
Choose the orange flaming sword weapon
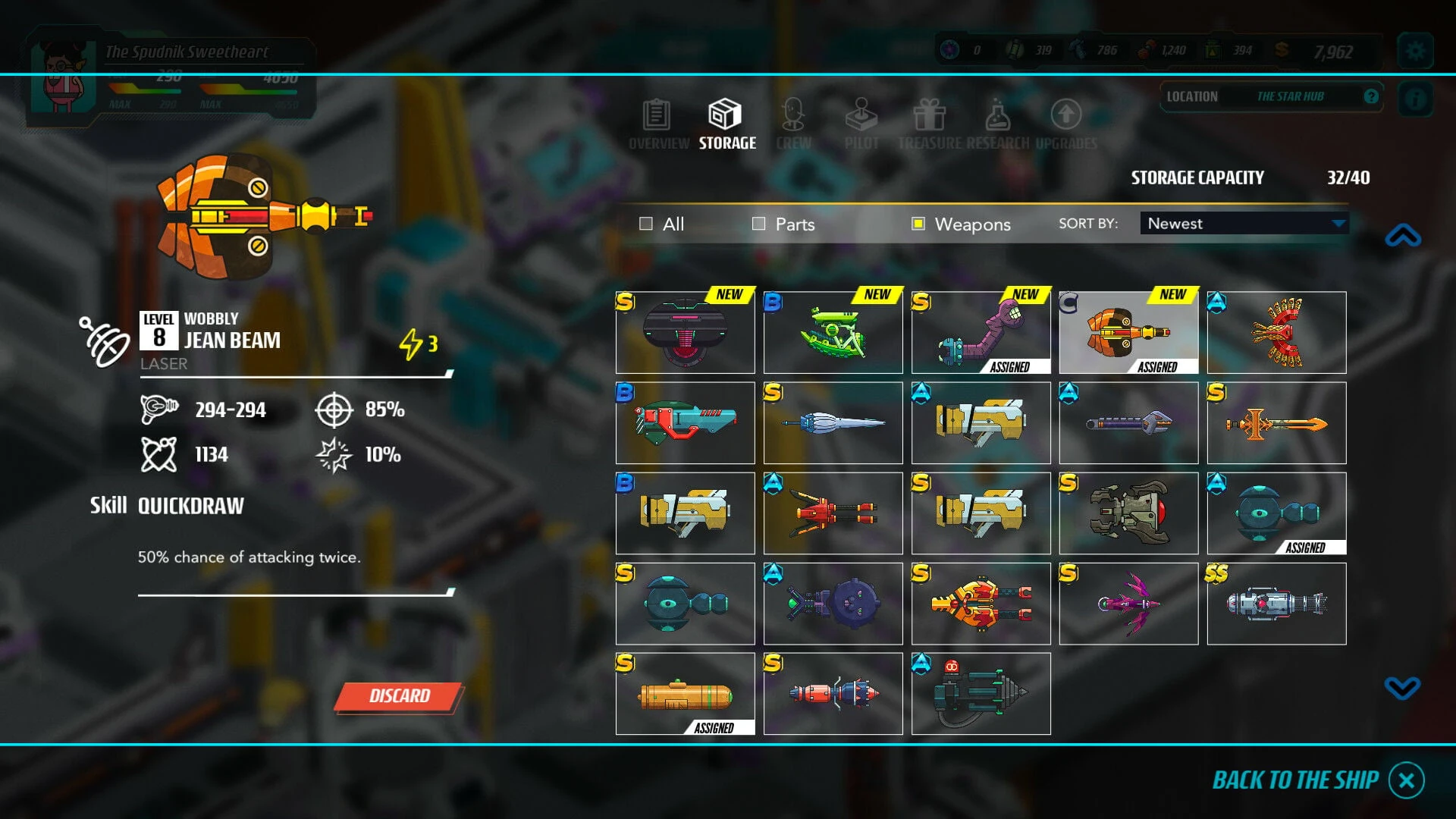coord(1276,423)
